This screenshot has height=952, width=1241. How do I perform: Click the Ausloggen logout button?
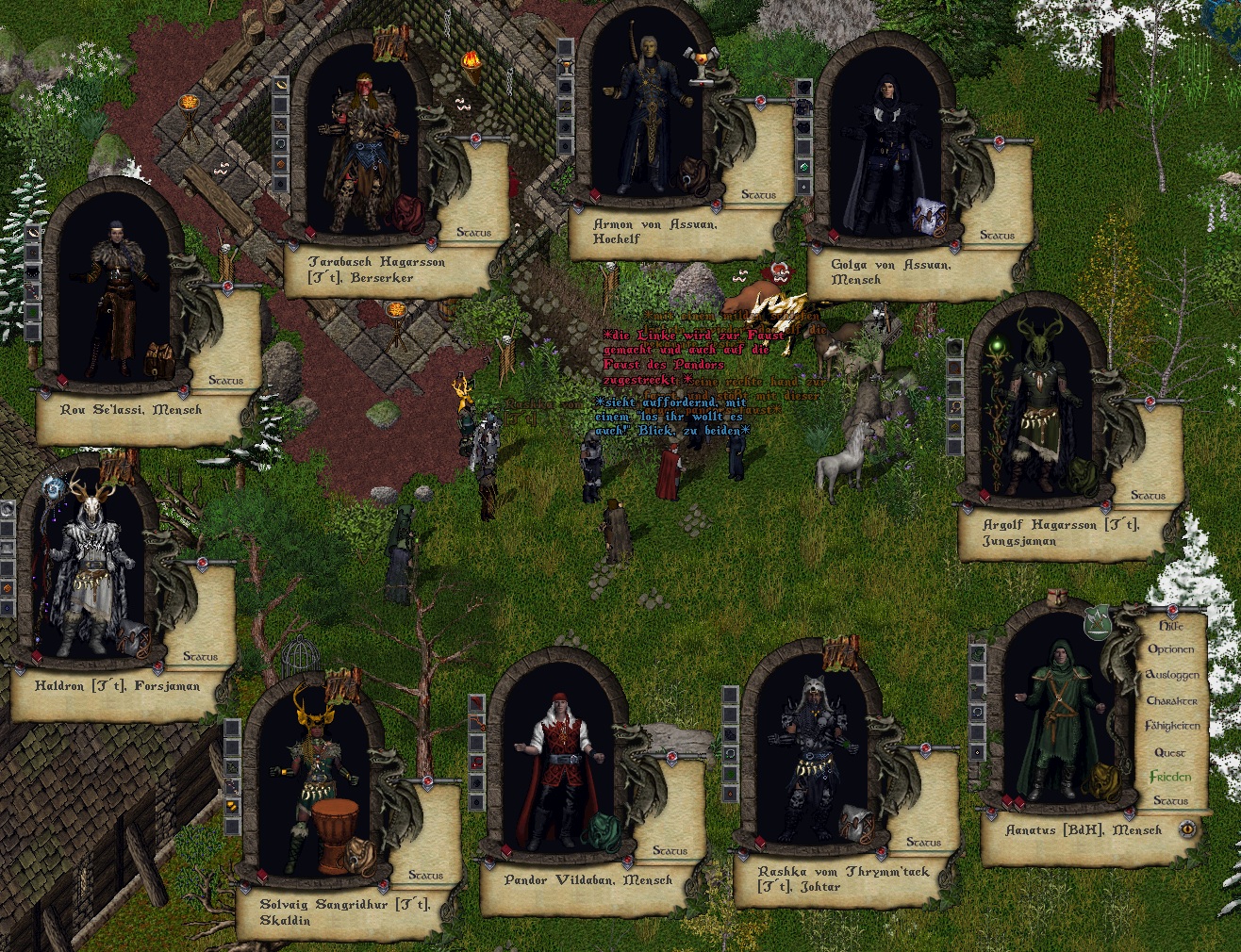point(1171,675)
